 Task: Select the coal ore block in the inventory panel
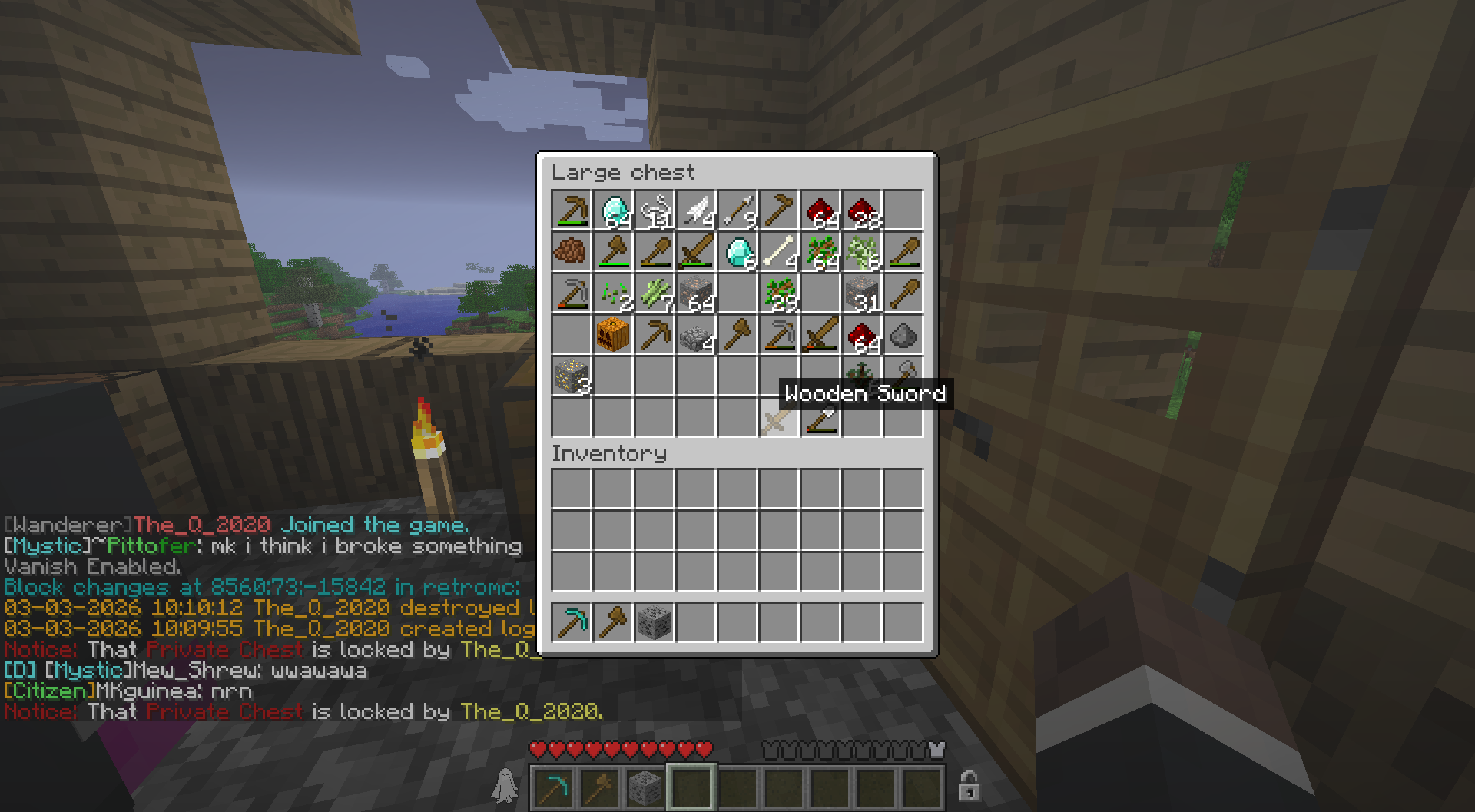point(655,622)
